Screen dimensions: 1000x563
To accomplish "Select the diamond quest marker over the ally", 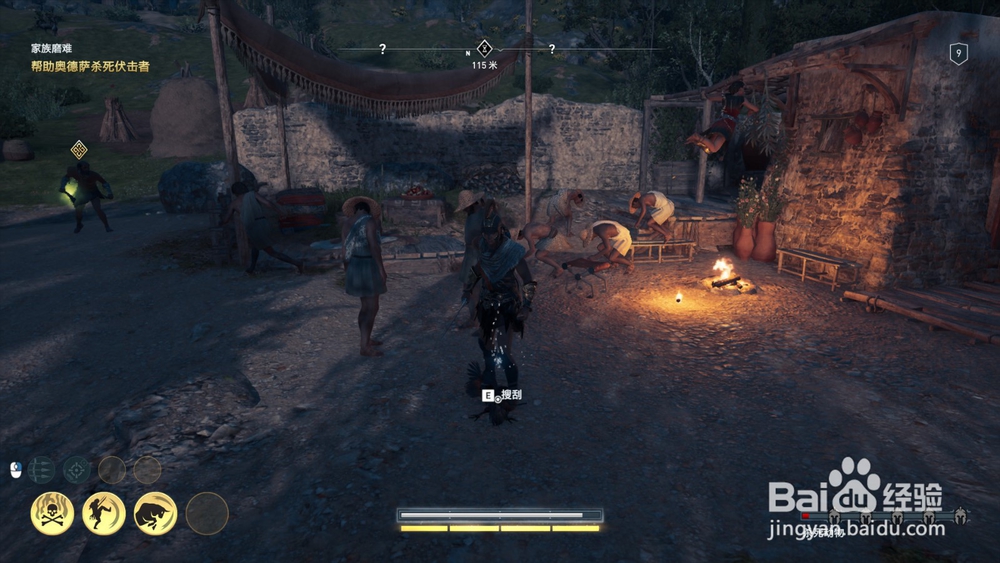I will pos(79,150).
